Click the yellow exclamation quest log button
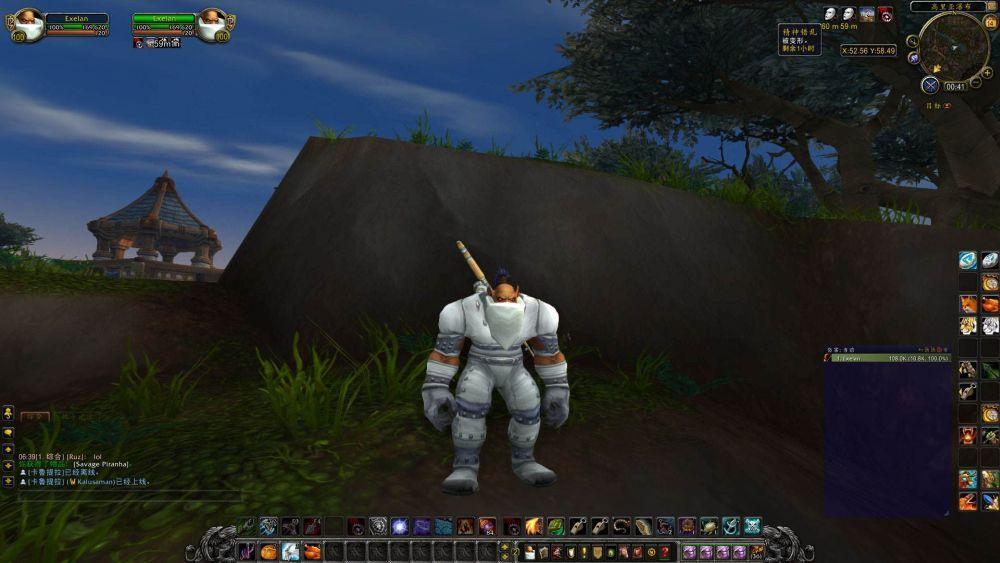The image size is (1000, 563). [583, 552]
